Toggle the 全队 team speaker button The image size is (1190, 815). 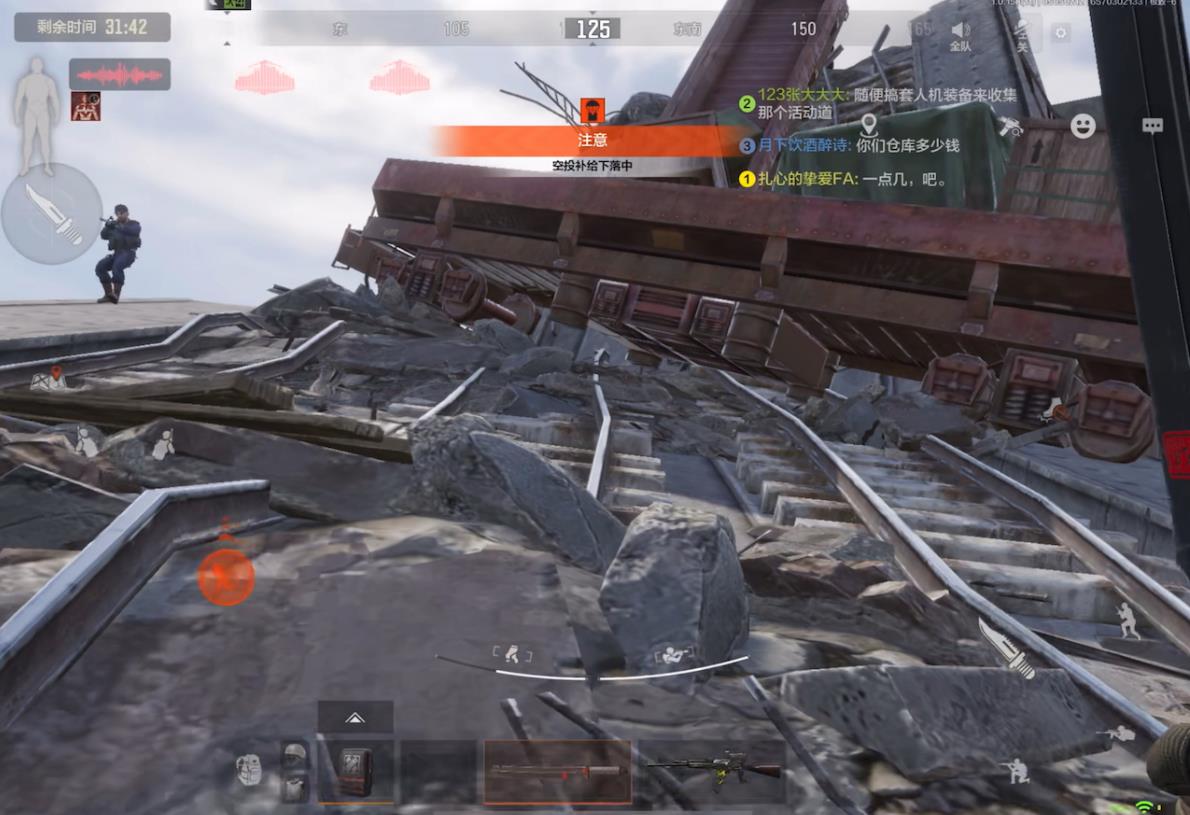[x=960, y=35]
